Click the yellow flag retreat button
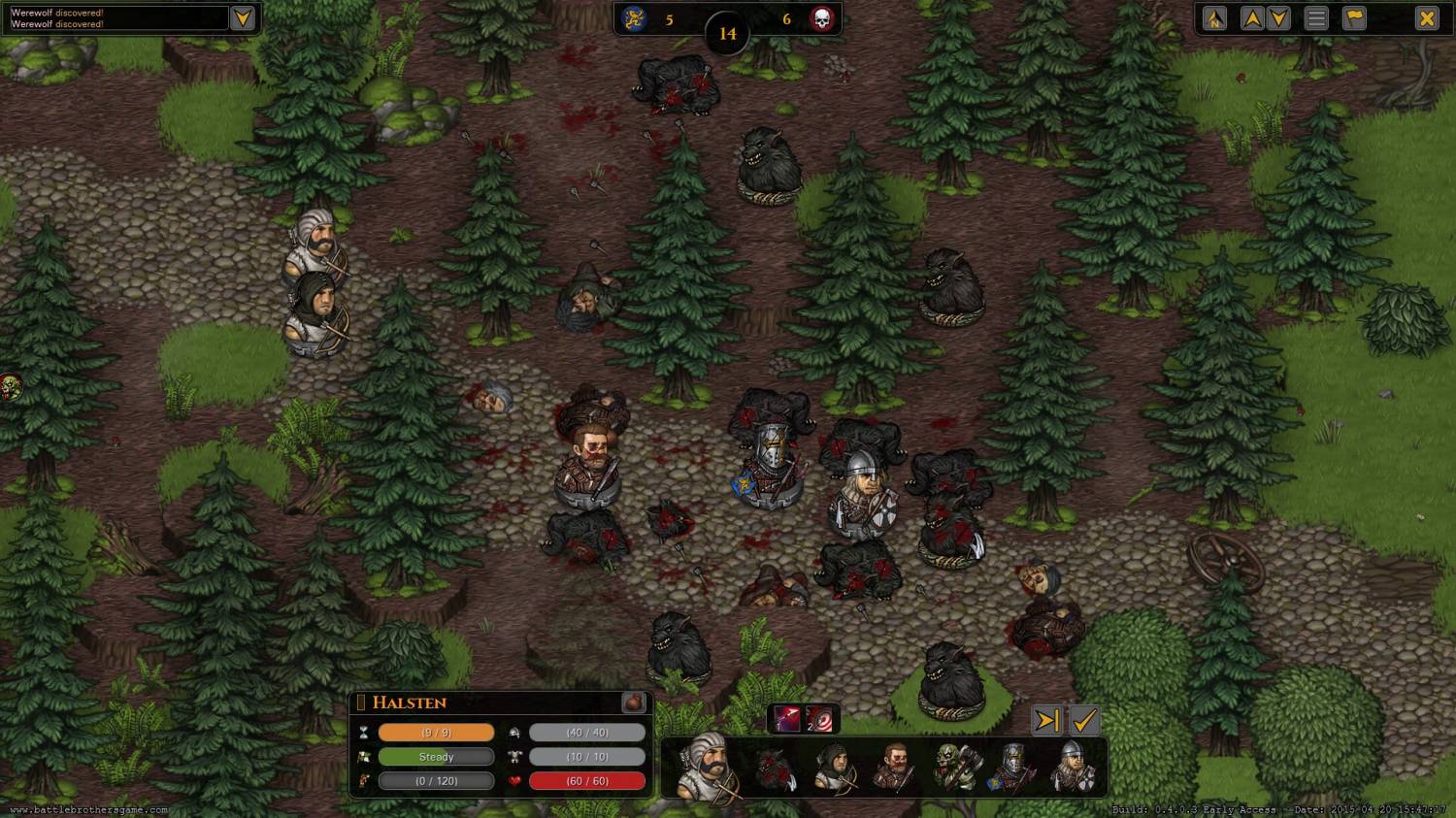Image resolution: width=1456 pixels, height=818 pixels. [x=1355, y=18]
